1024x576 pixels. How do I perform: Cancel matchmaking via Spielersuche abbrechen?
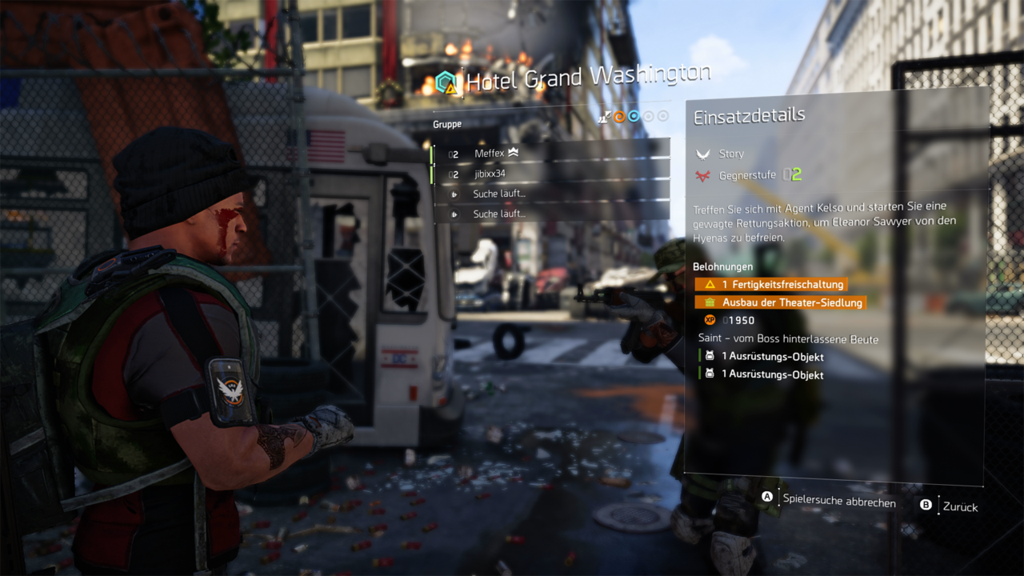[838, 501]
